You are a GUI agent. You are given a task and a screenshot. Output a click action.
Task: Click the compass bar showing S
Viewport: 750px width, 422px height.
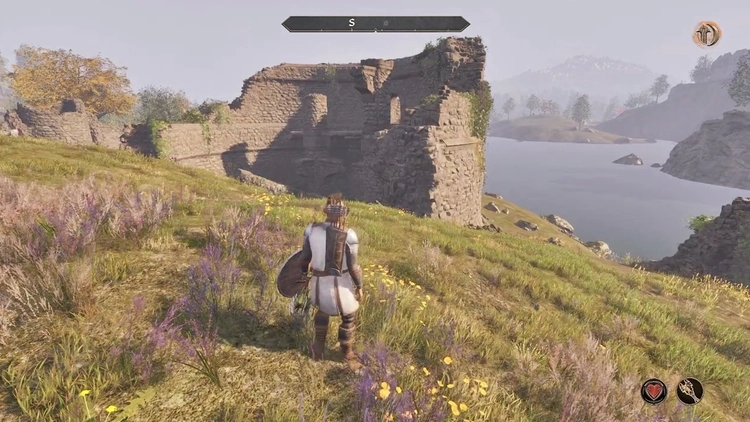[x=375, y=23]
